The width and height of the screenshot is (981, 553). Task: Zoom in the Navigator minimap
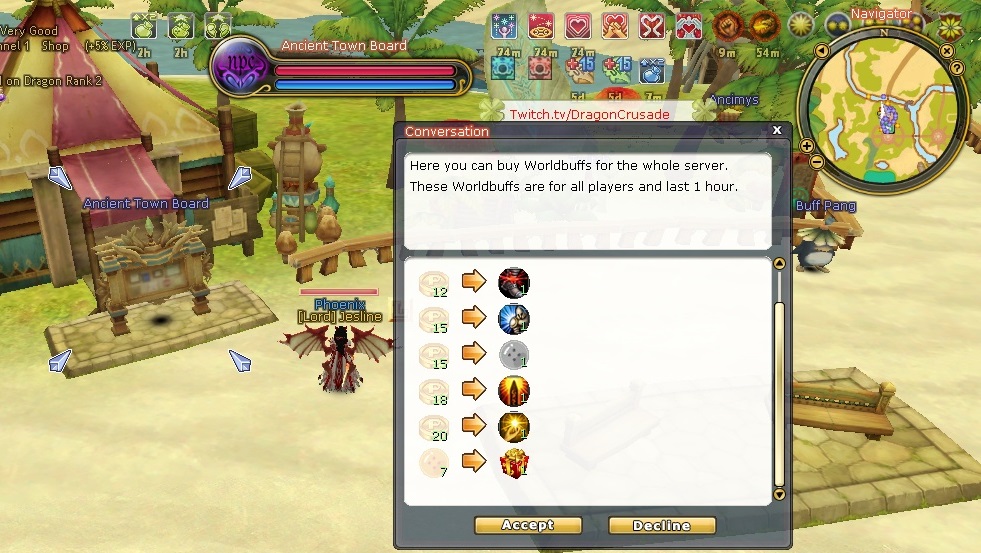coord(807,146)
